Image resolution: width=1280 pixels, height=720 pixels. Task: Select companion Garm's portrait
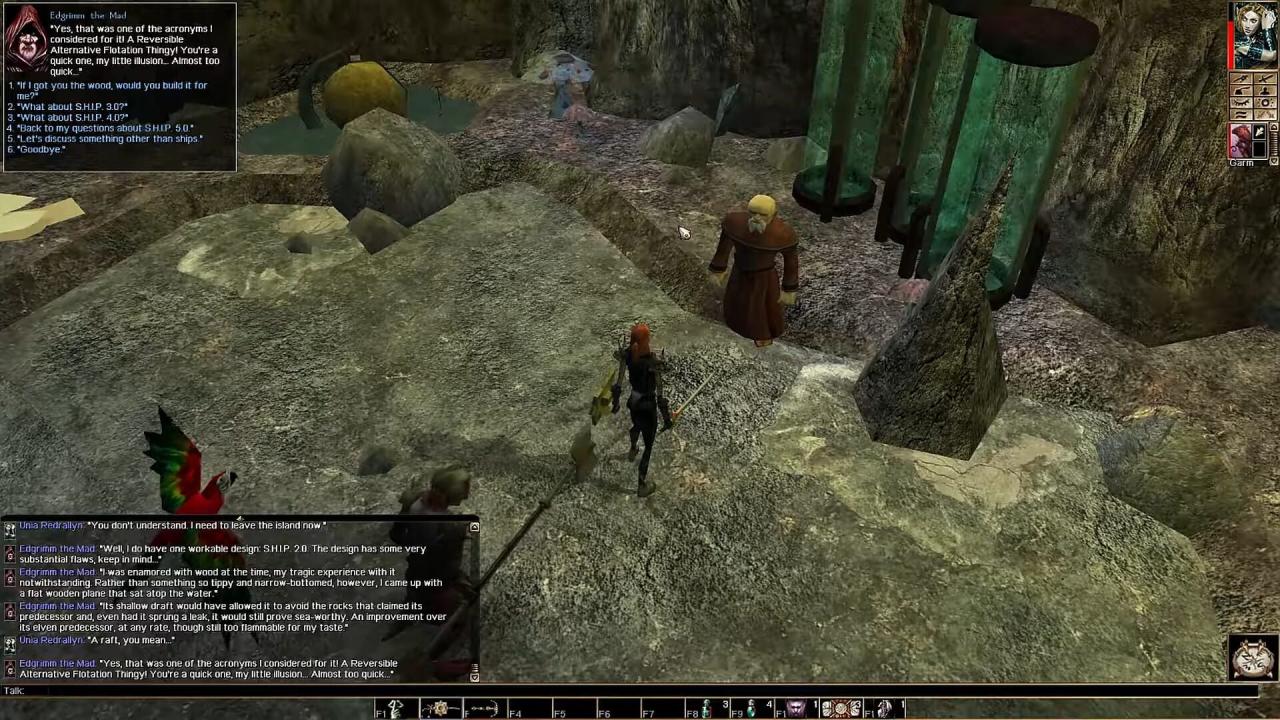(1241, 141)
